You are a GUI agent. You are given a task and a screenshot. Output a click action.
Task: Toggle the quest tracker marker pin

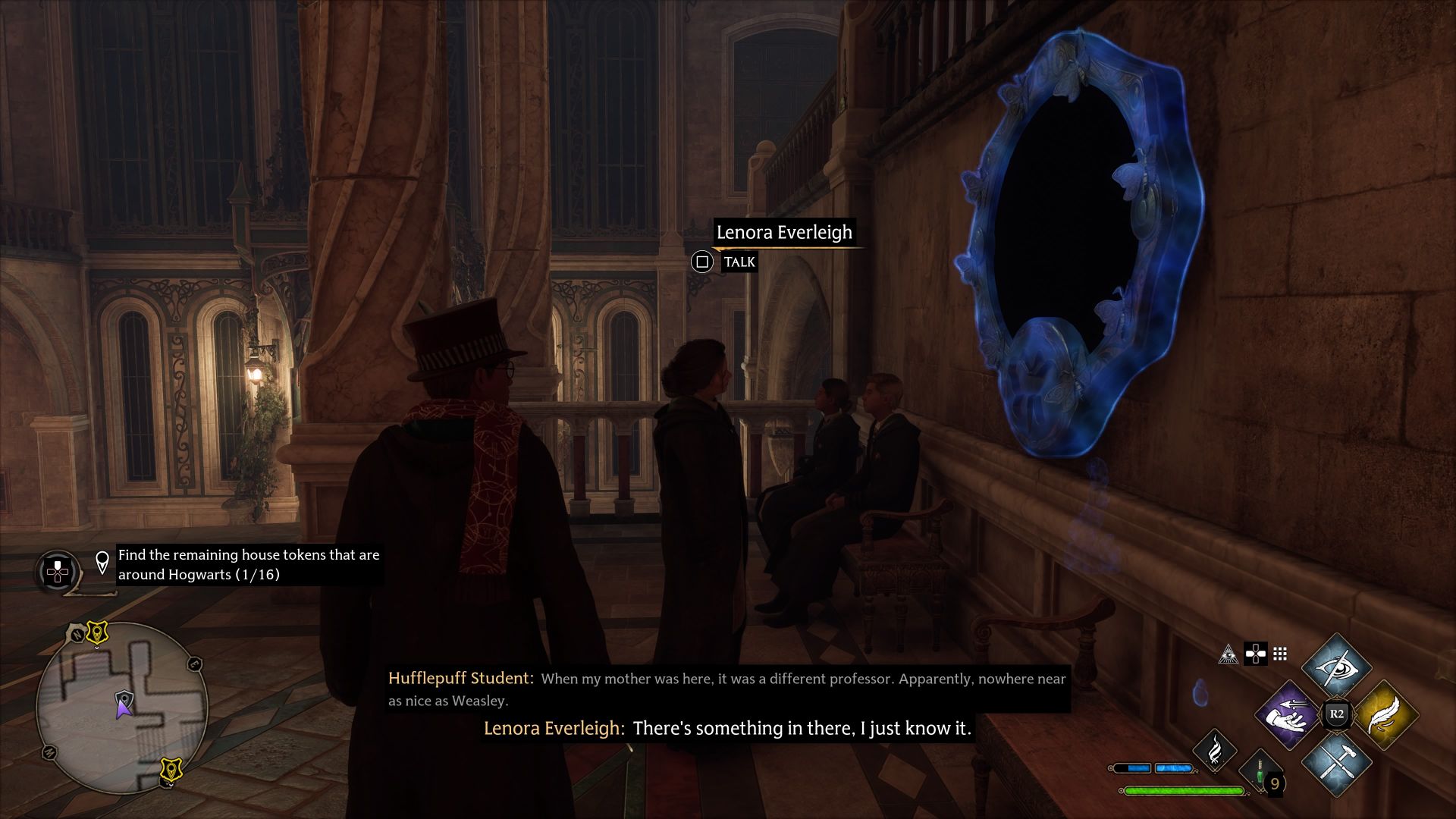tap(102, 561)
